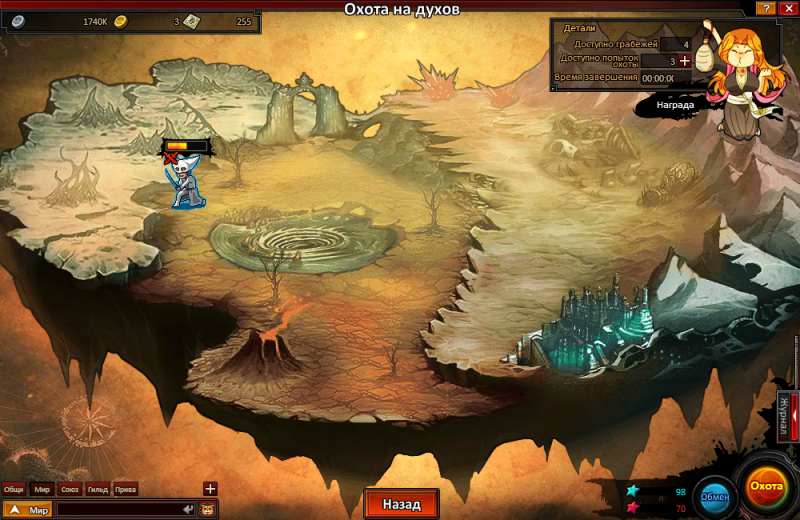Select the Мир chat tab
800x520 pixels.
click(42, 489)
